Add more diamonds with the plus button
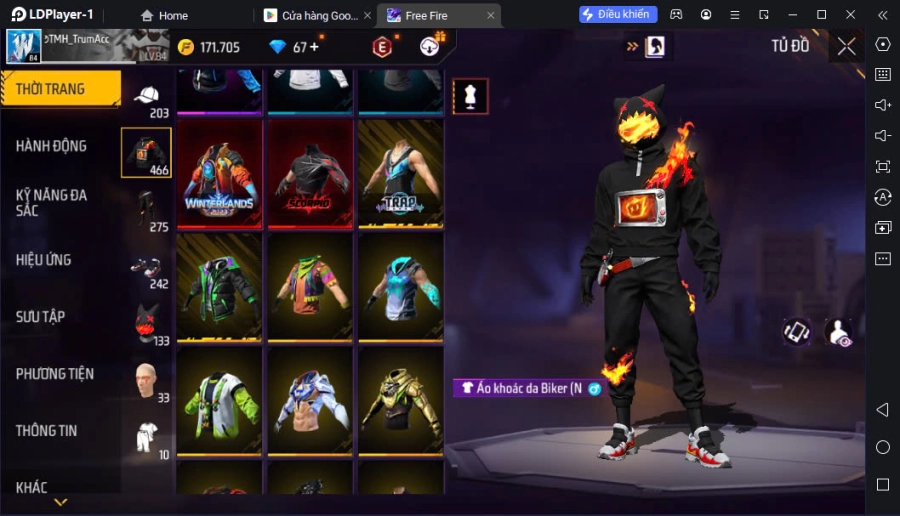Screen dimensions: 900x516 point(314,47)
